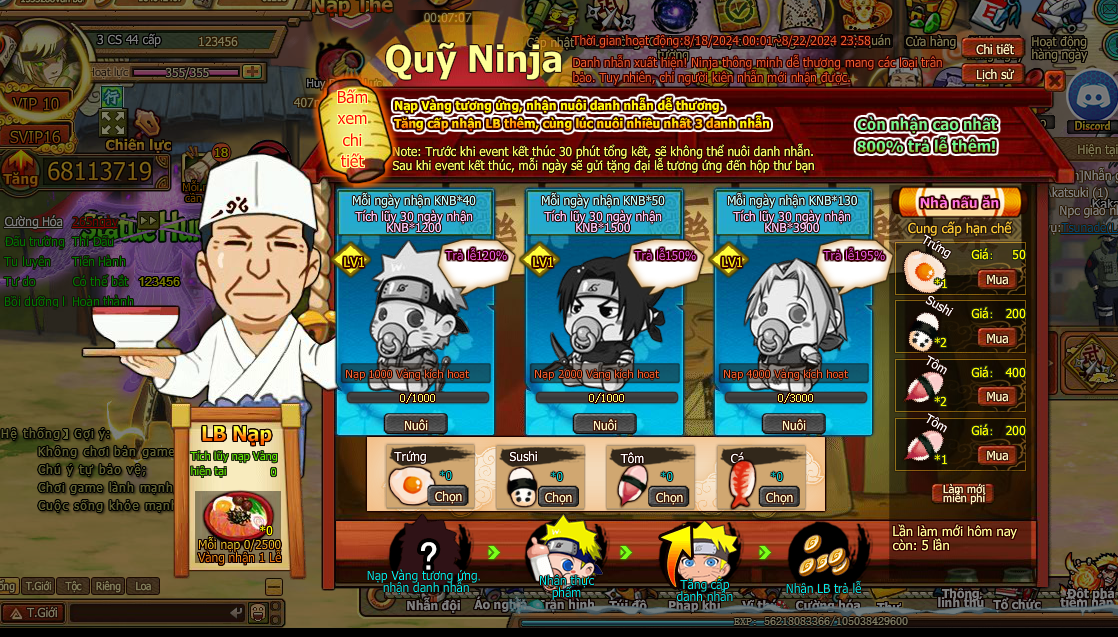This screenshot has height=637, width=1118.
Task: Choose Trứng with its Chọn button
Action: coord(448,496)
